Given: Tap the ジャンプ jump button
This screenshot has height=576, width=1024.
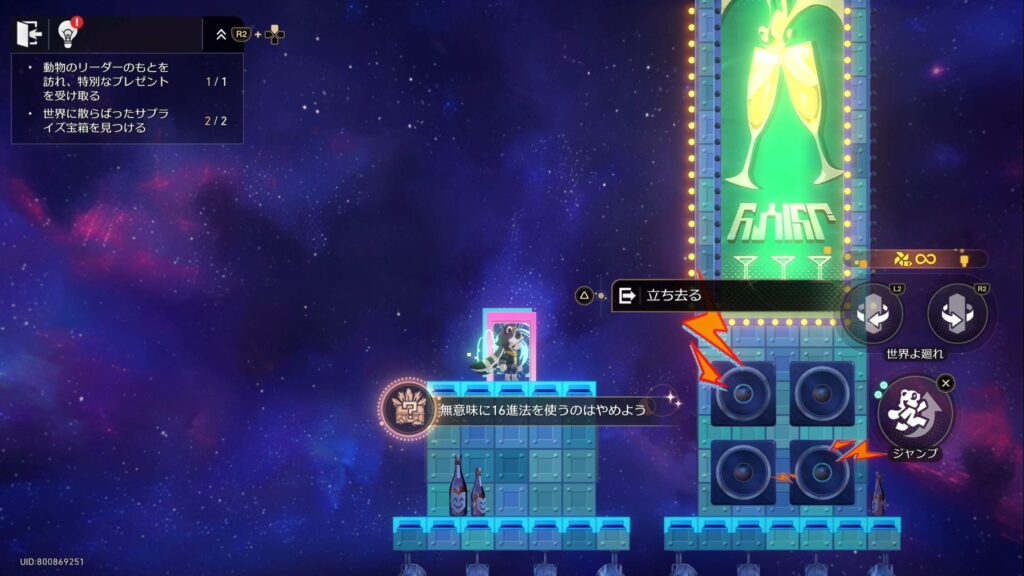Looking at the screenshot, I should (914, 410).
